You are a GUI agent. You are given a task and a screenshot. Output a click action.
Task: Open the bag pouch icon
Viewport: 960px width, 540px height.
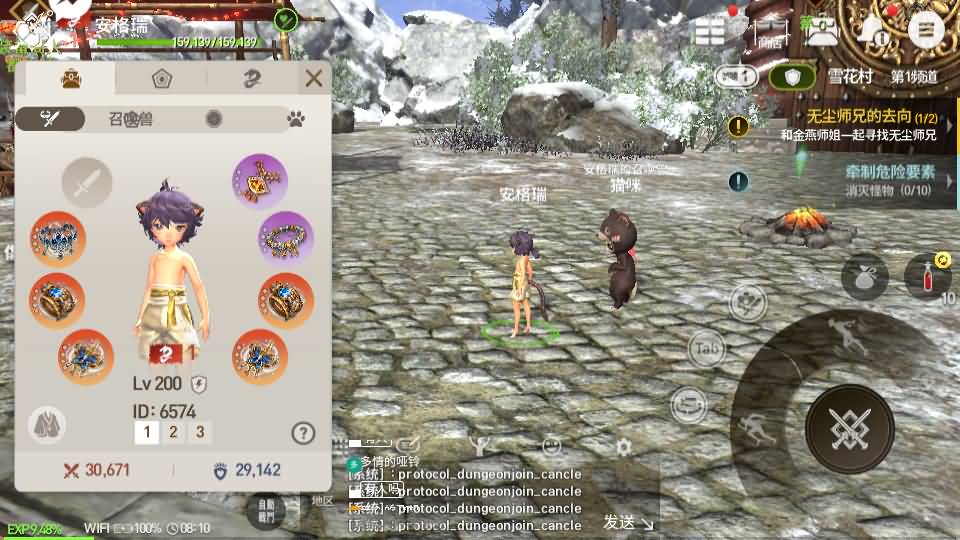[x=864, y=277]
